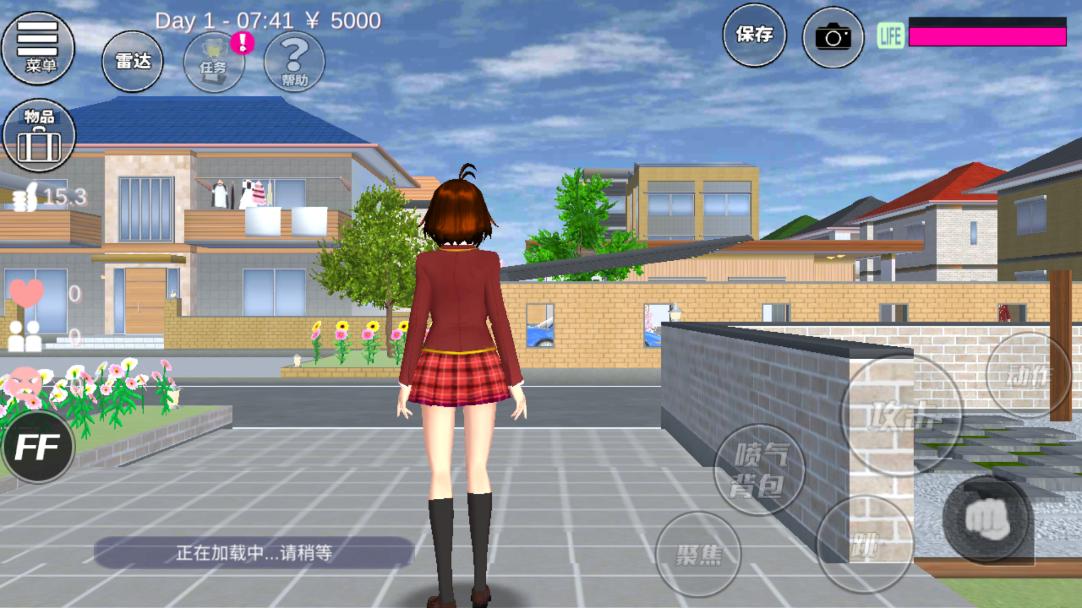Activate the 喷气背包 jetpack button
Image resolution: width=1082 pixels, height=608 pixels.
pos(758,470)
